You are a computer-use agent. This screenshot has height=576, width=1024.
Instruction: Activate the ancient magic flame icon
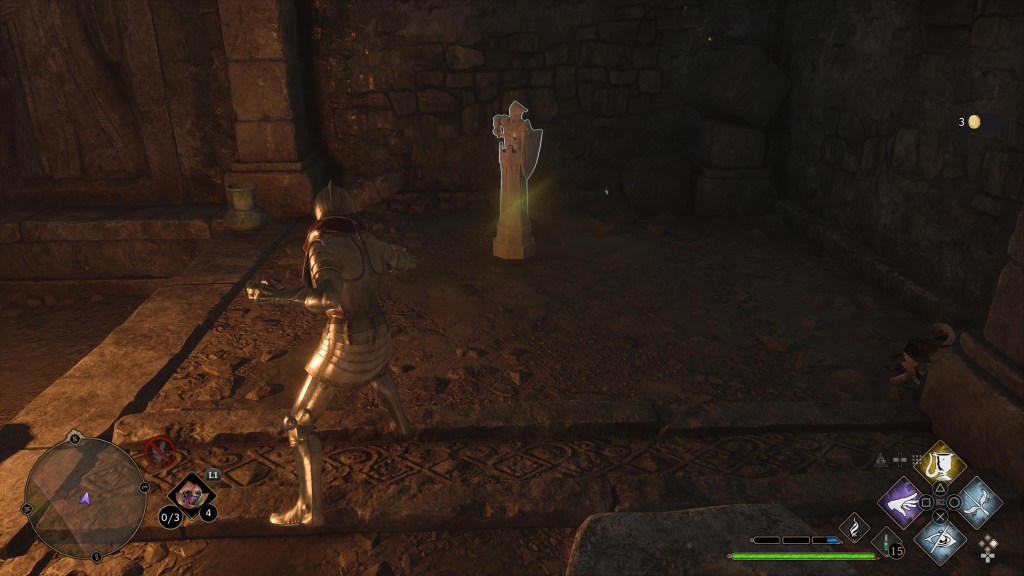(x=855, y=526)
